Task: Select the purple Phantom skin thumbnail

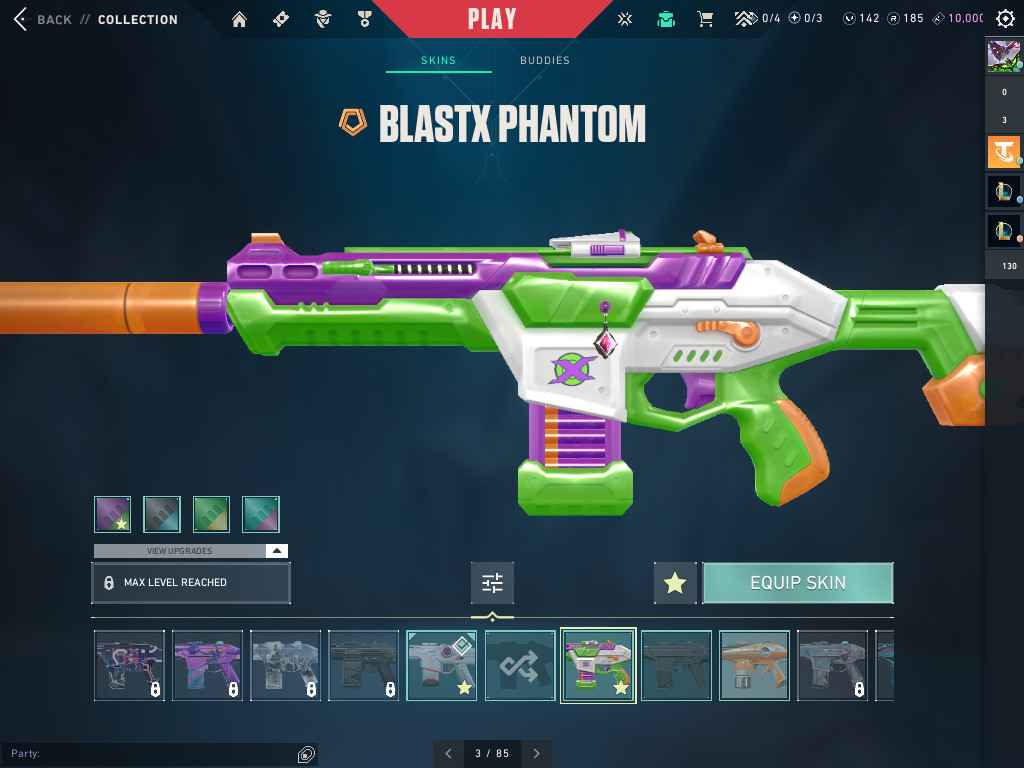Action: click(x=207, y=665)
